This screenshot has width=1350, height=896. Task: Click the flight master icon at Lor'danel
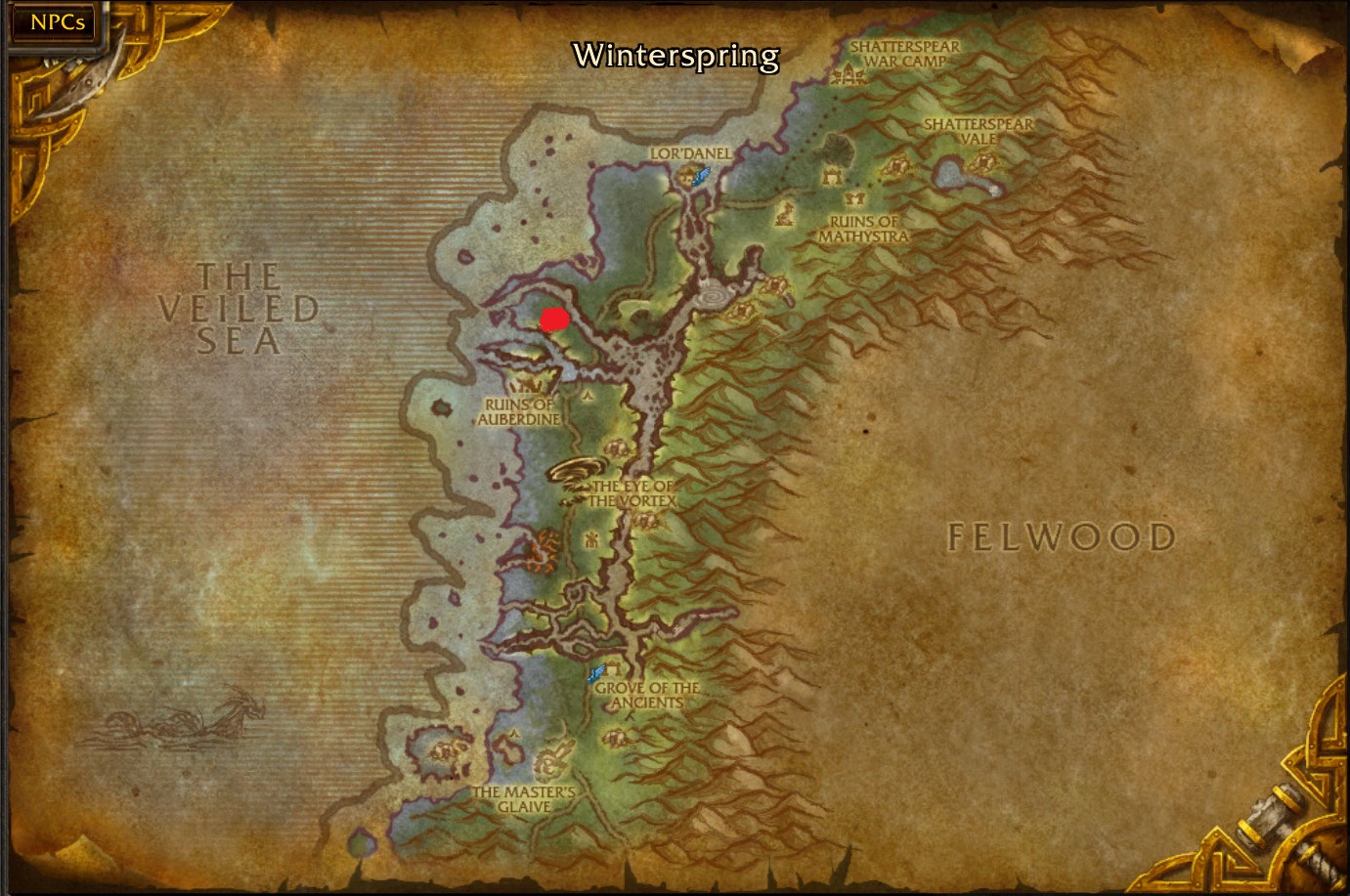click(701, 176)
